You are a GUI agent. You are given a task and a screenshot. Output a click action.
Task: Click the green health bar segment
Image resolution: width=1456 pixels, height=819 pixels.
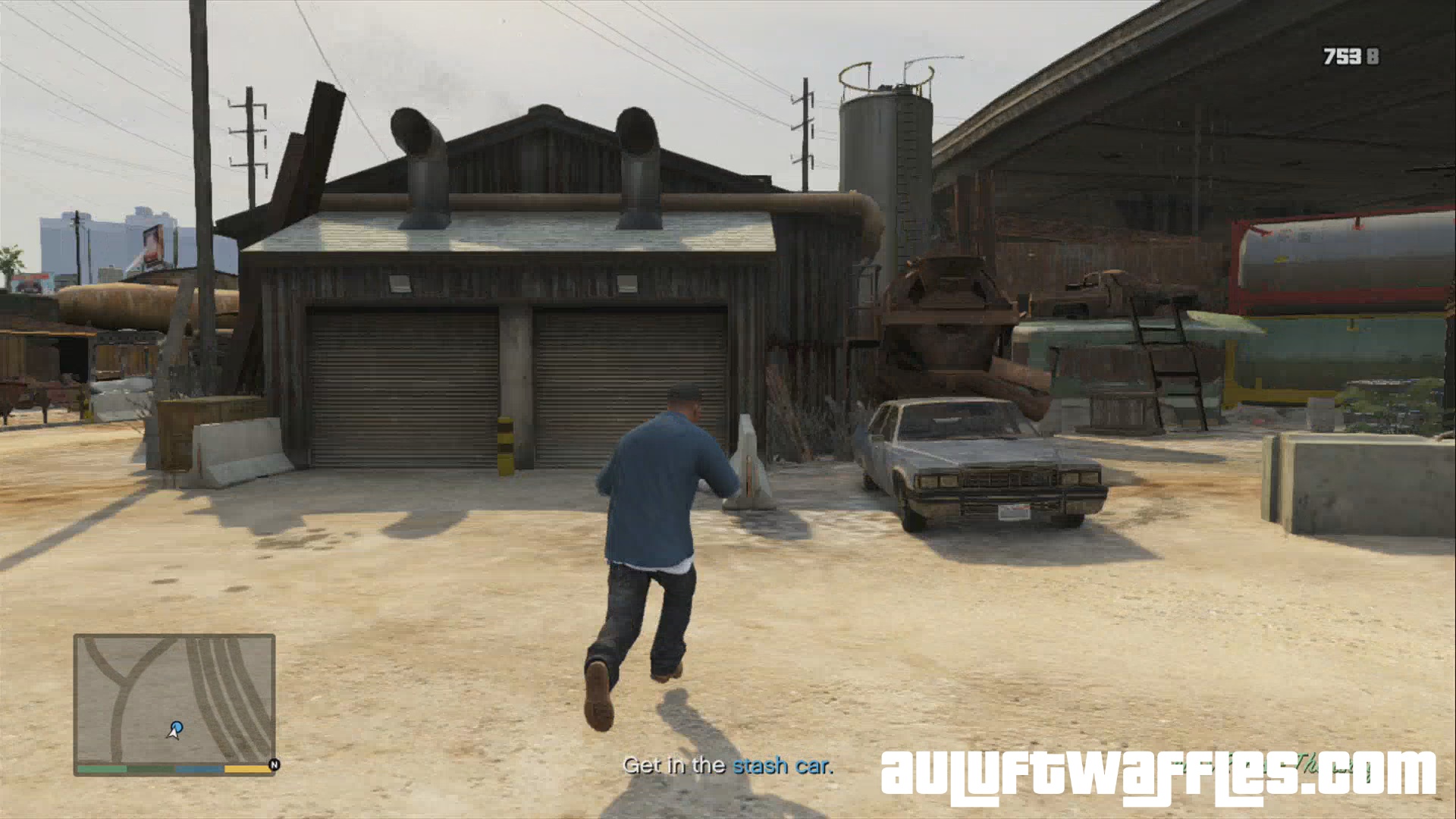pos(101,769)
